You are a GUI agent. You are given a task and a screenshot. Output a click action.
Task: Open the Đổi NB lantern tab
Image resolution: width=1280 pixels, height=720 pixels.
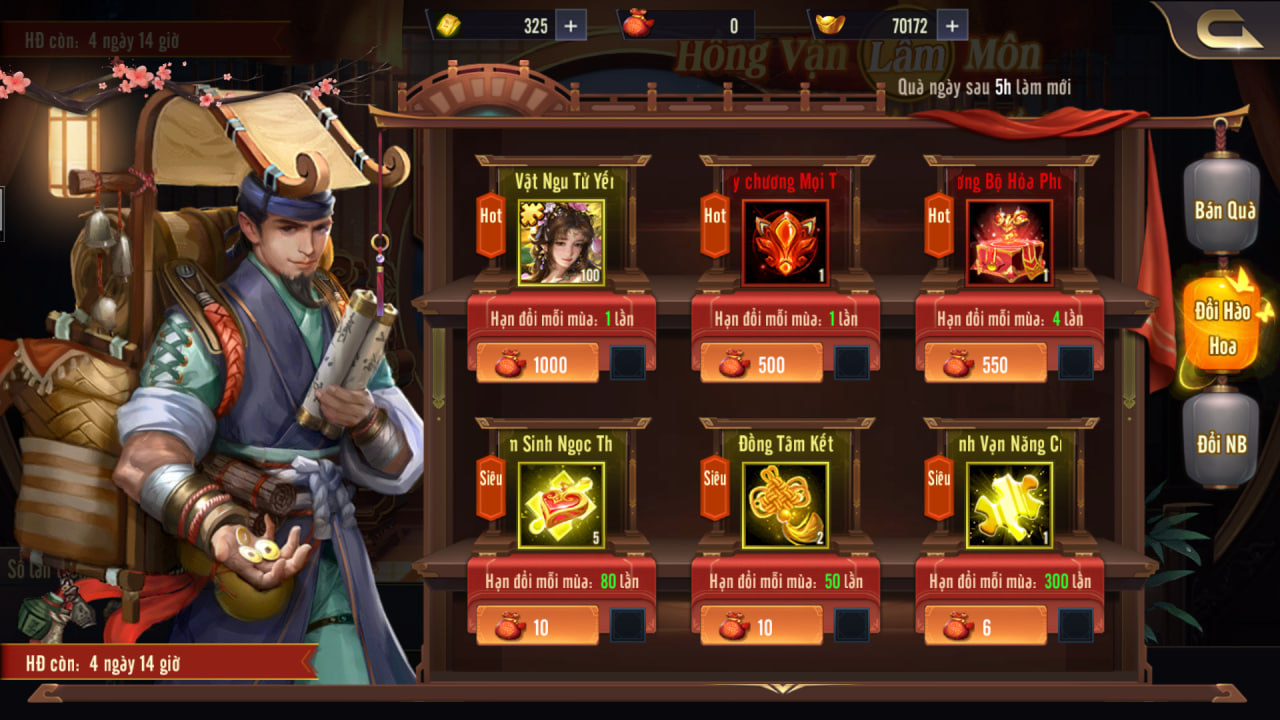pos(1222,444)
